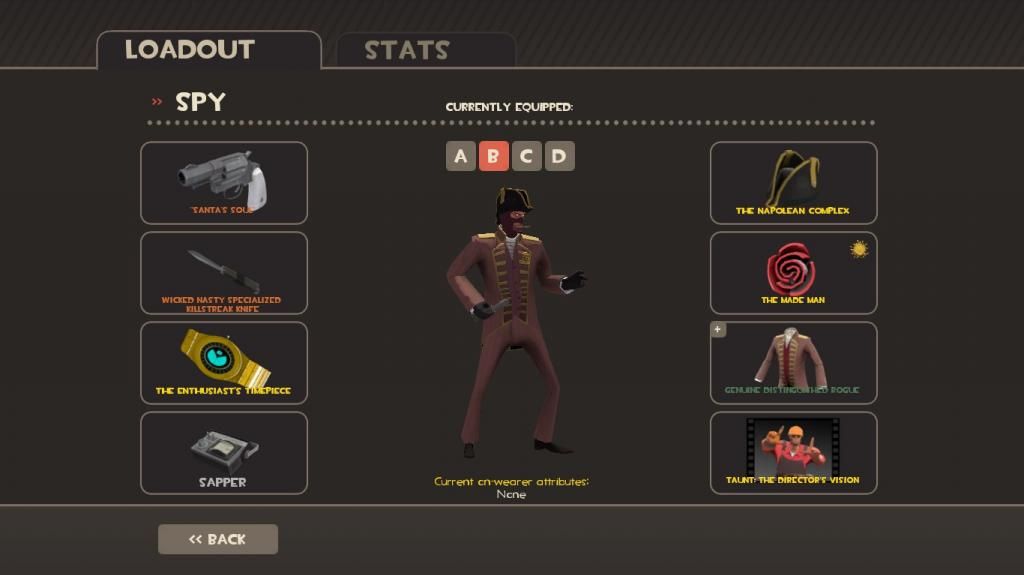Open the Director's Vision taunt slot
1024x575 pixels.
point(793,452)
